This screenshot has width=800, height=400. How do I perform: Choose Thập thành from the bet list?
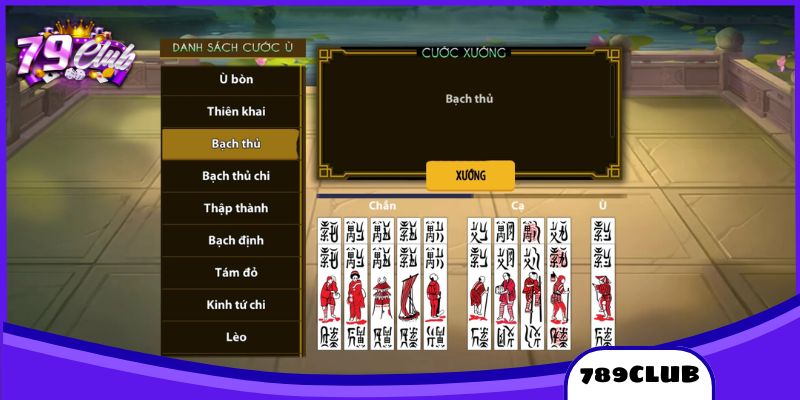tap(230, 208)
